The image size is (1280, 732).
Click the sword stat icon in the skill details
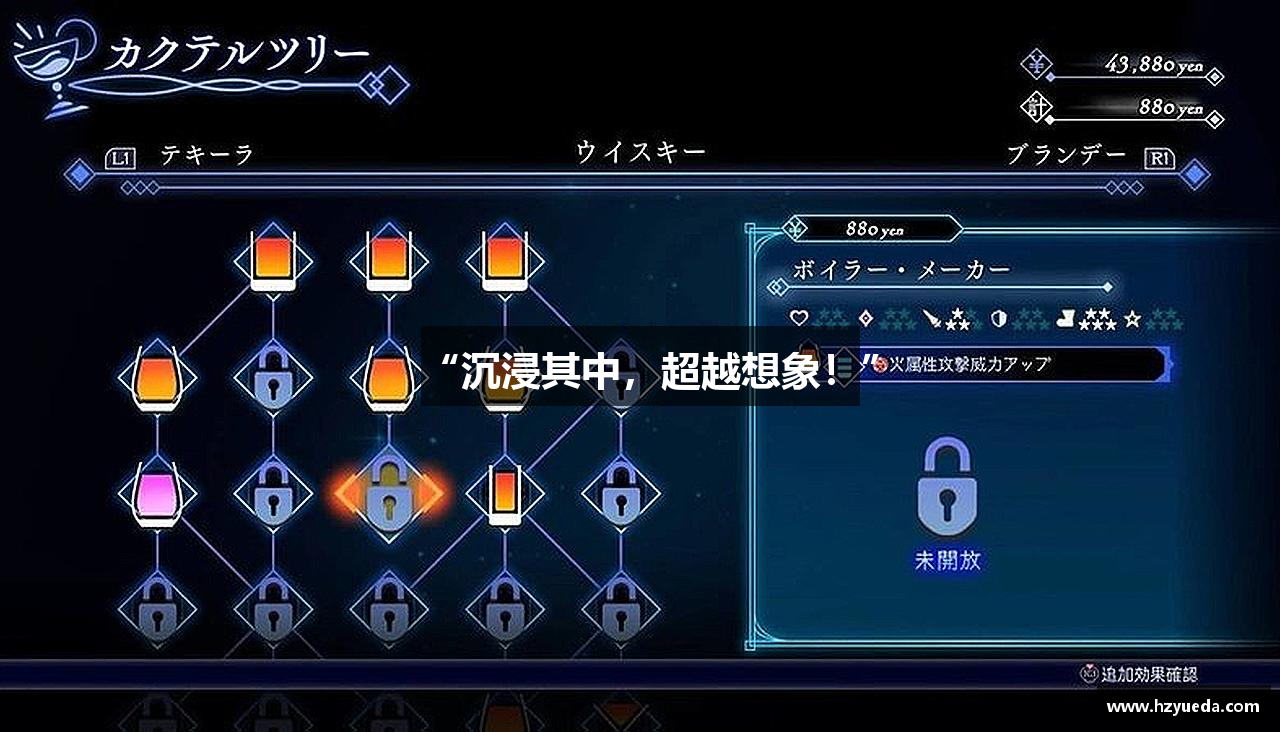click(930, 318)
